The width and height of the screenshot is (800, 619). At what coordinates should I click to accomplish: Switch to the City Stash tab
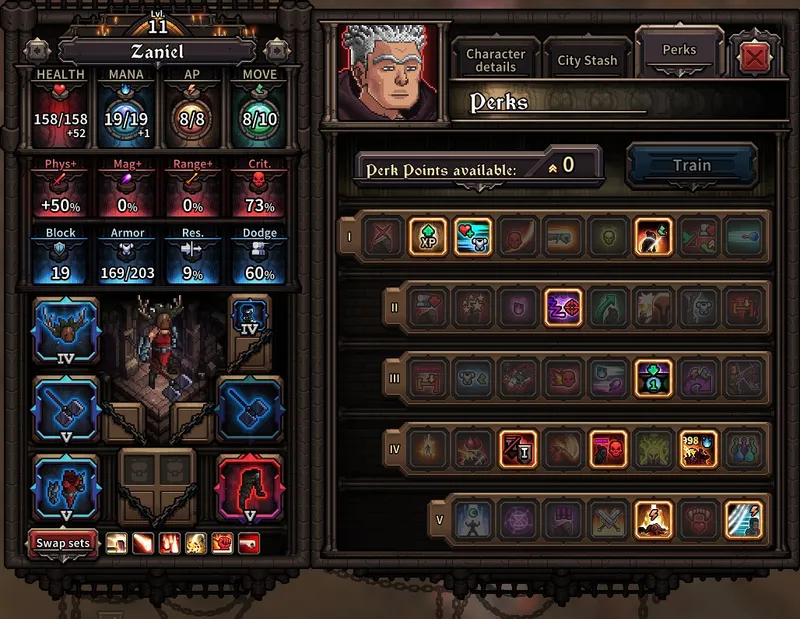click(x=587, y=60)
